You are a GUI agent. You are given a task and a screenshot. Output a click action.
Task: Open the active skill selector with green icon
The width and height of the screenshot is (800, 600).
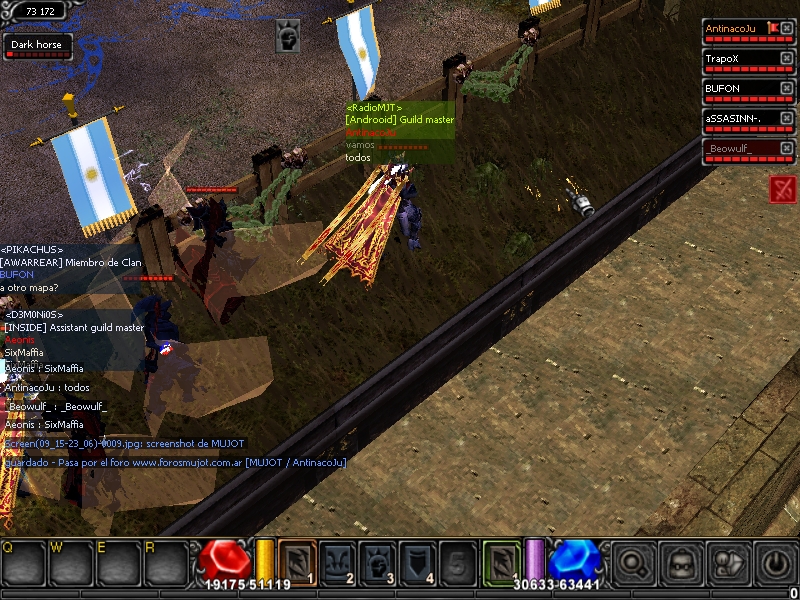[x=502, y=561]
